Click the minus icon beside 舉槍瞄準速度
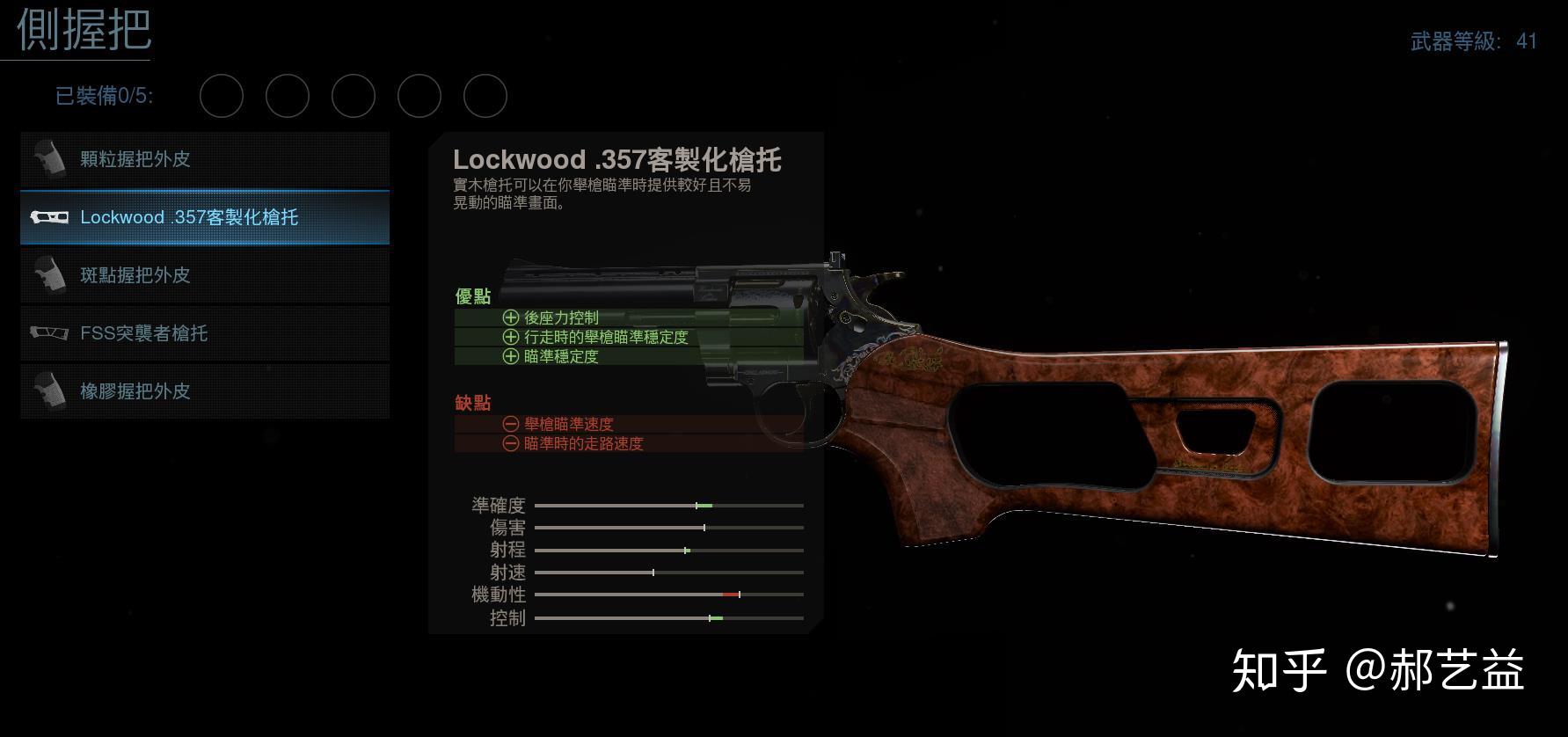The height and width of the screenshot is (737, 1568). (x=510, y=424)
